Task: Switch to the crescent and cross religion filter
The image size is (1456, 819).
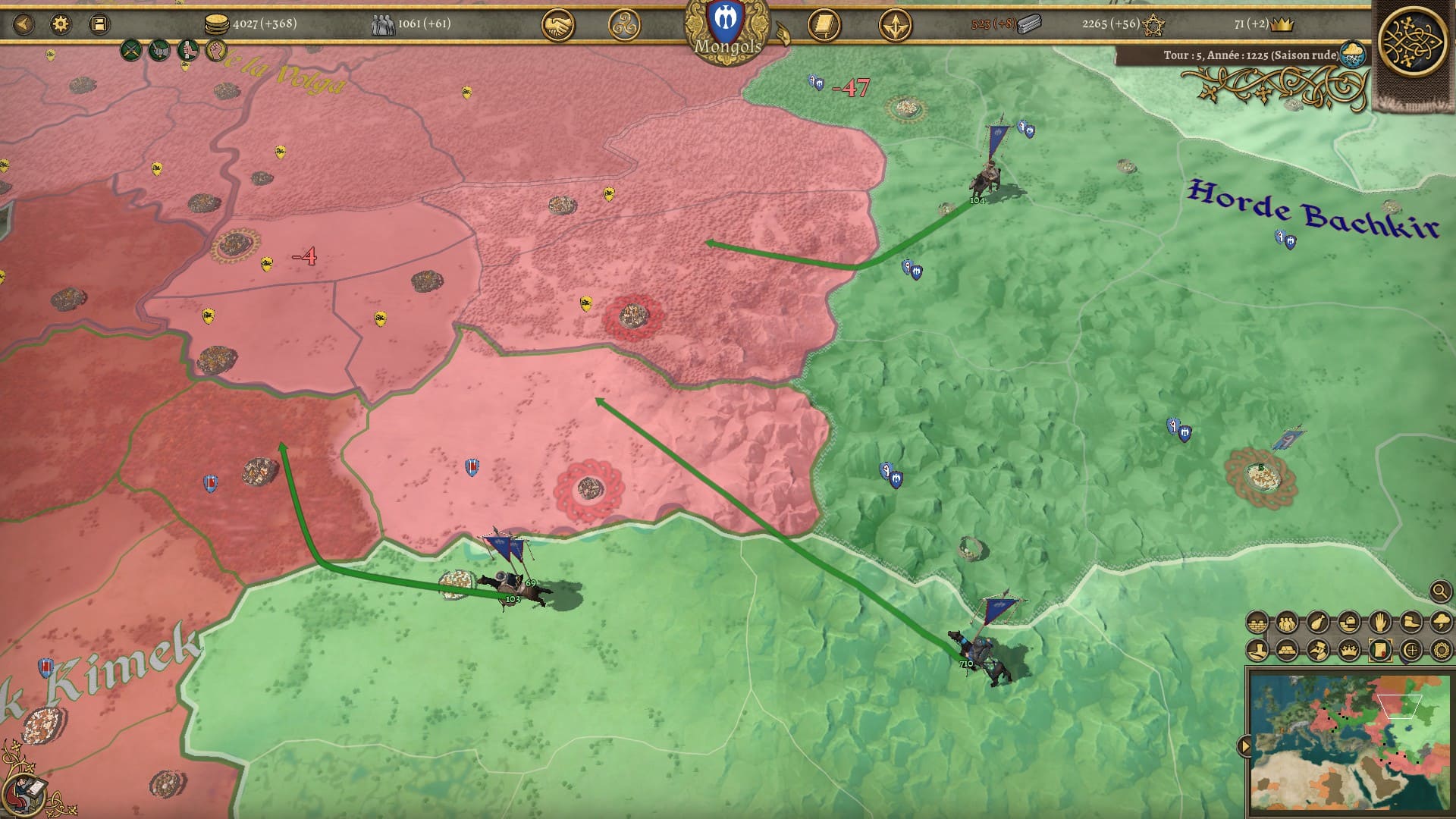Action: 1410,650
